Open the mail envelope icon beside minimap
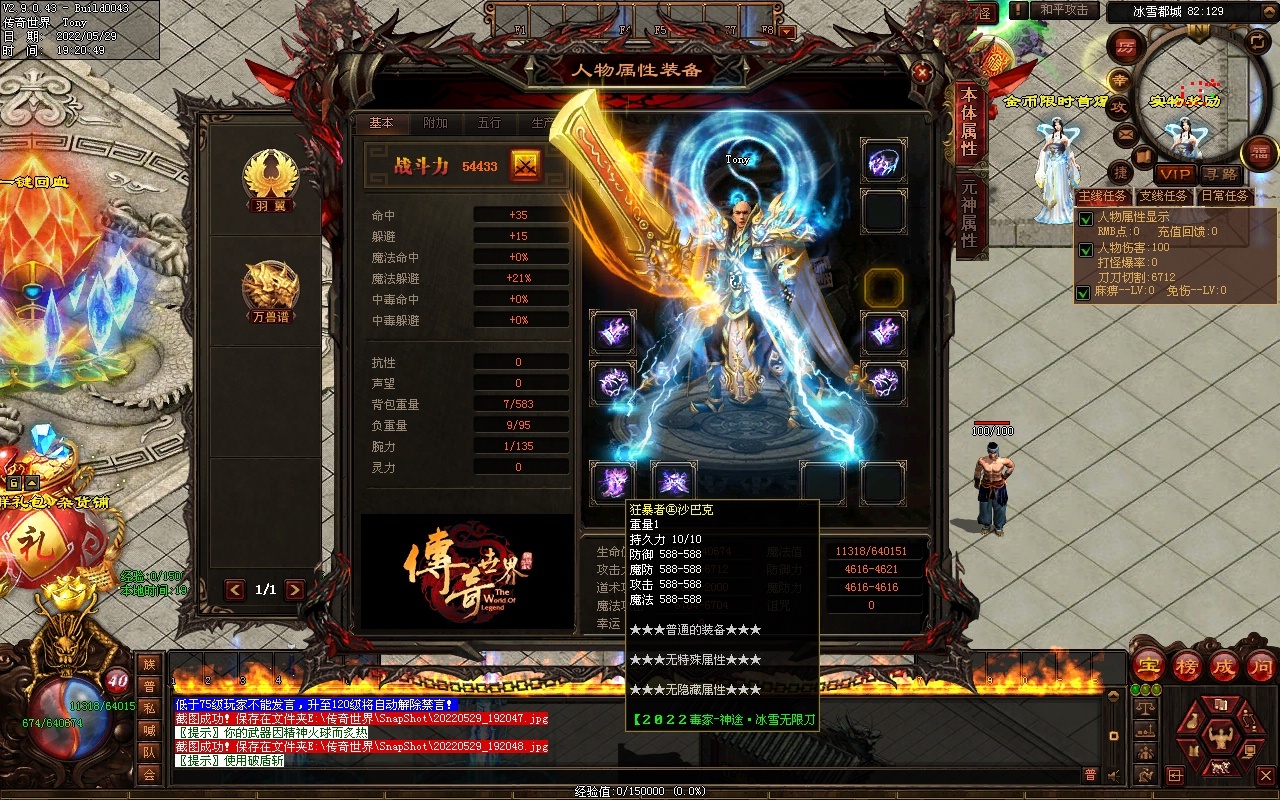Screen dimensions: 1280x800 click(1126, 133)
